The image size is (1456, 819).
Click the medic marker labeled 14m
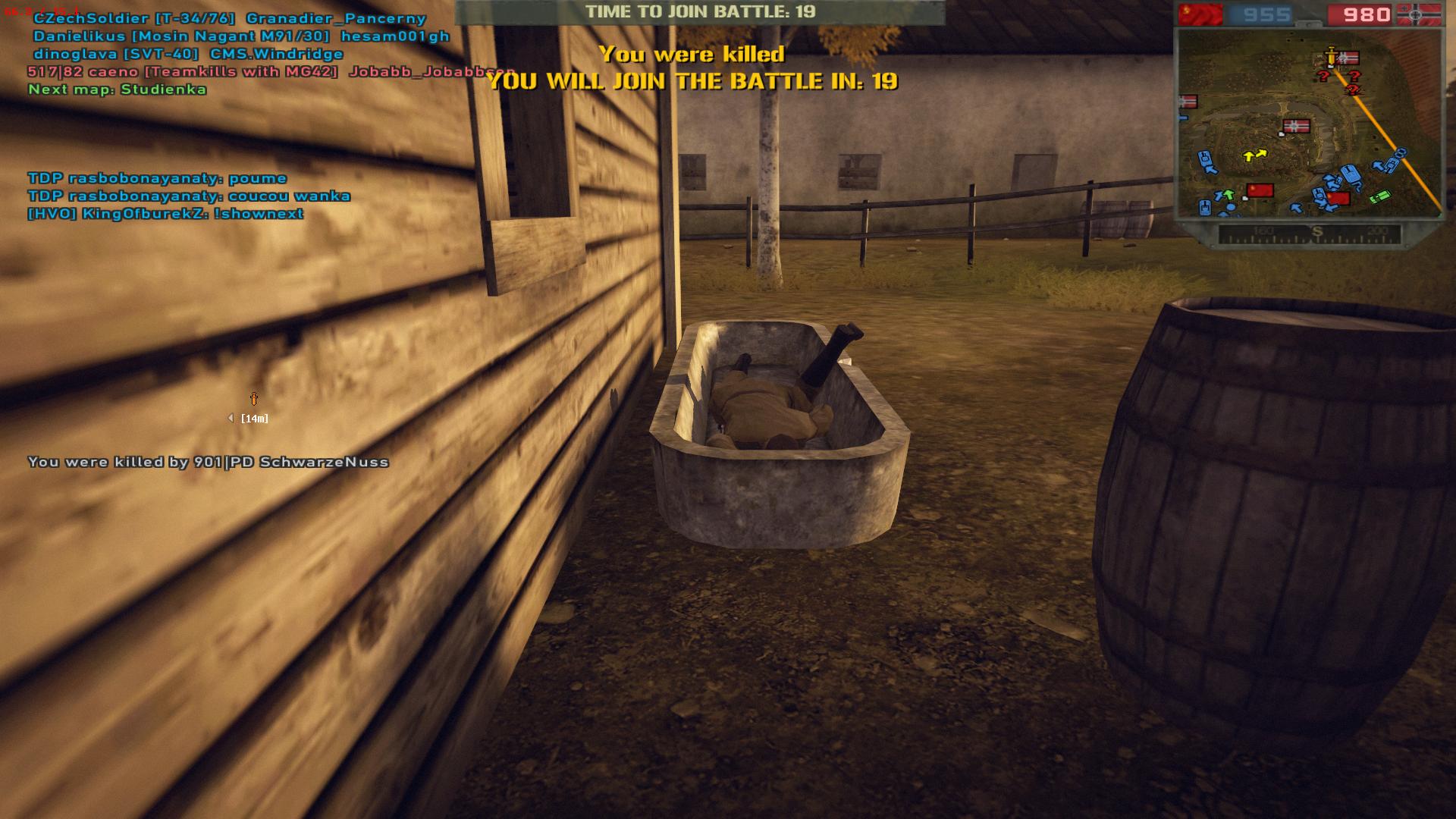pos(254,399)
